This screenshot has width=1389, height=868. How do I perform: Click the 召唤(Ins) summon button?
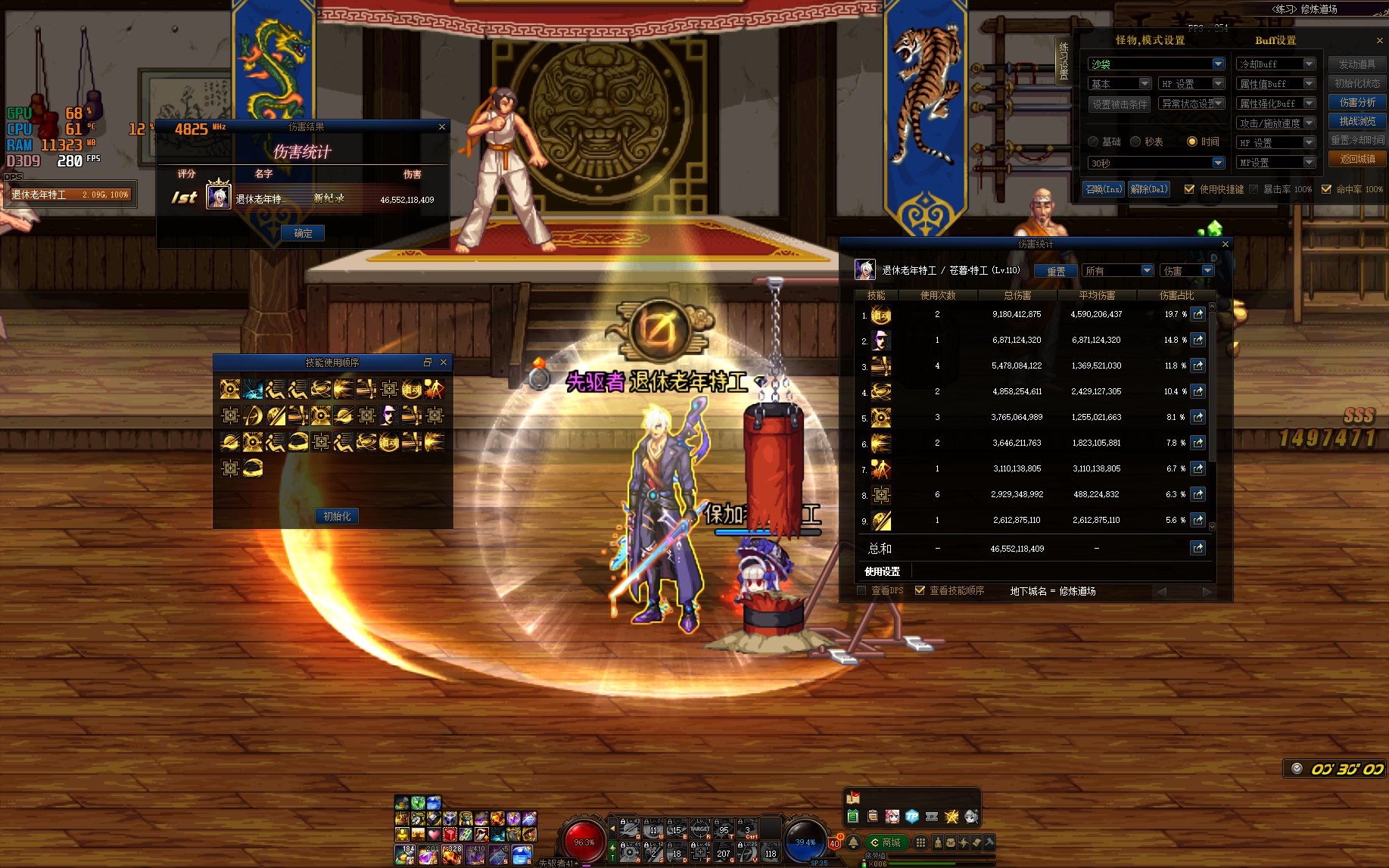coord(1104,189)
